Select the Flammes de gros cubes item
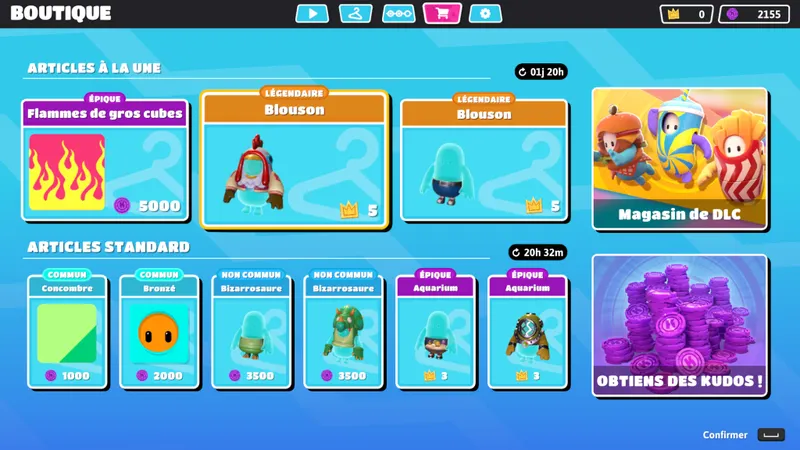The image size is (800, 450). (105, 160)
